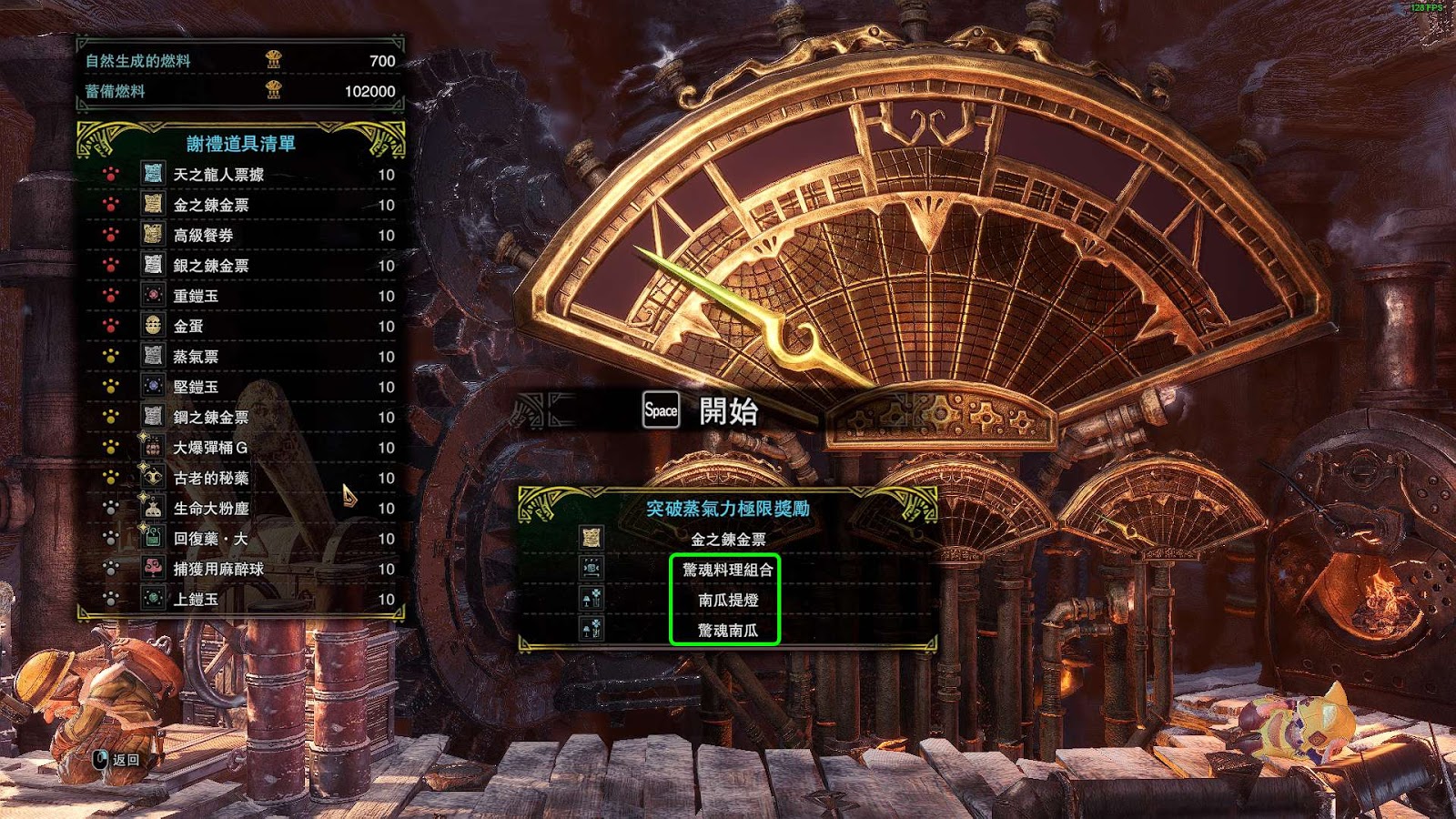Screen dimensions: 1456x819
Task: Select the 驚魂料理組合 bonus reward
Action: tap(726, 570)
